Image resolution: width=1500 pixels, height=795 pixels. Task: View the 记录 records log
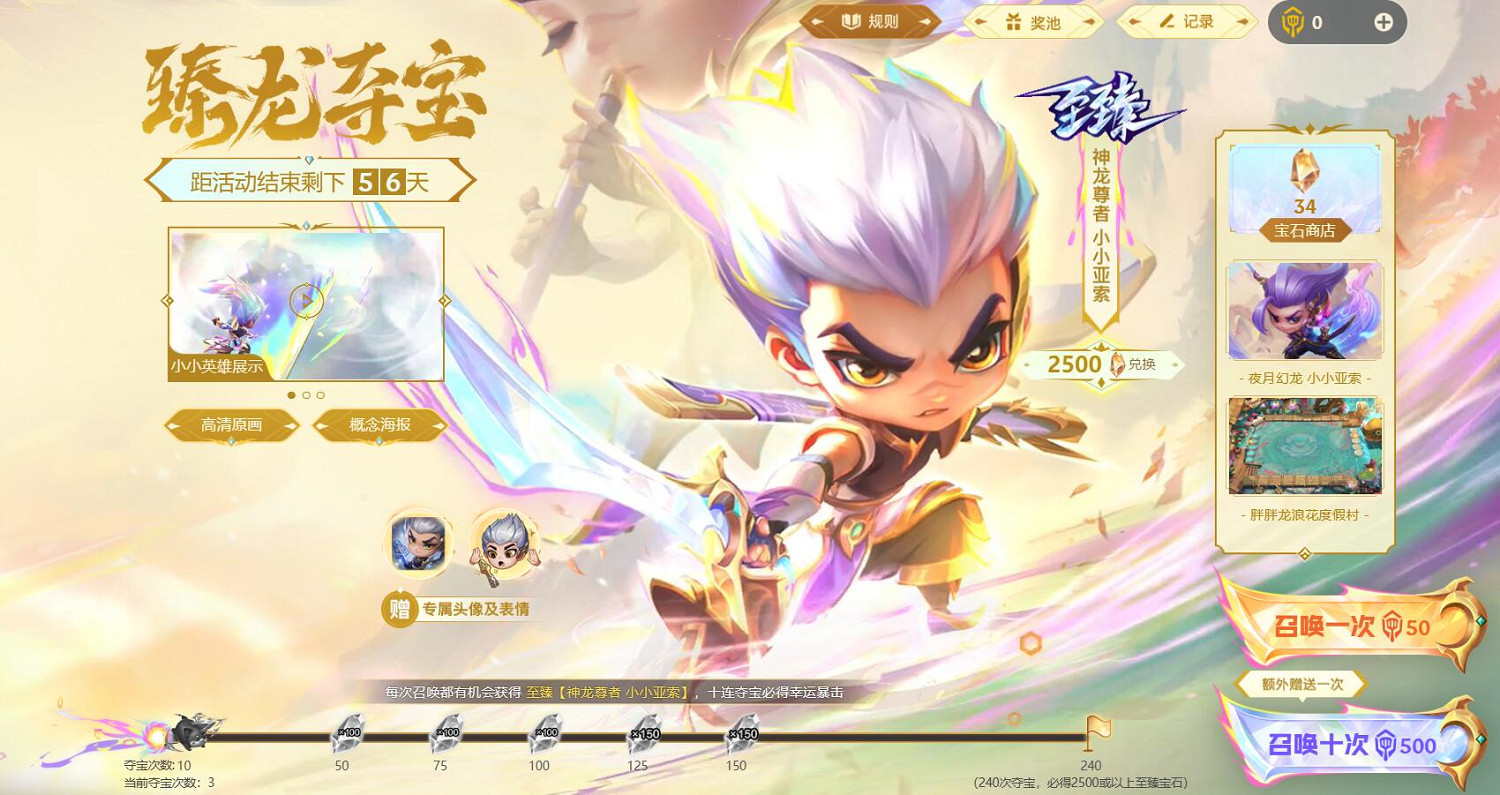pos(1185,23)
